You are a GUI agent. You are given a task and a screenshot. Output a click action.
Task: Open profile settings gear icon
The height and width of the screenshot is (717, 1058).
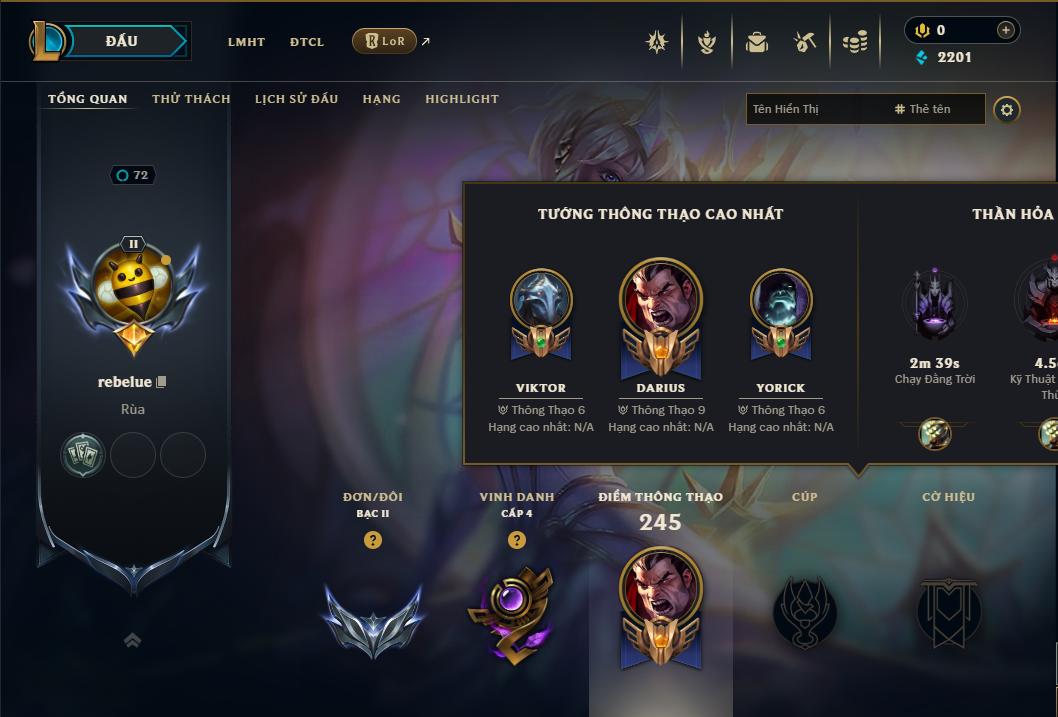(1007, 109)
